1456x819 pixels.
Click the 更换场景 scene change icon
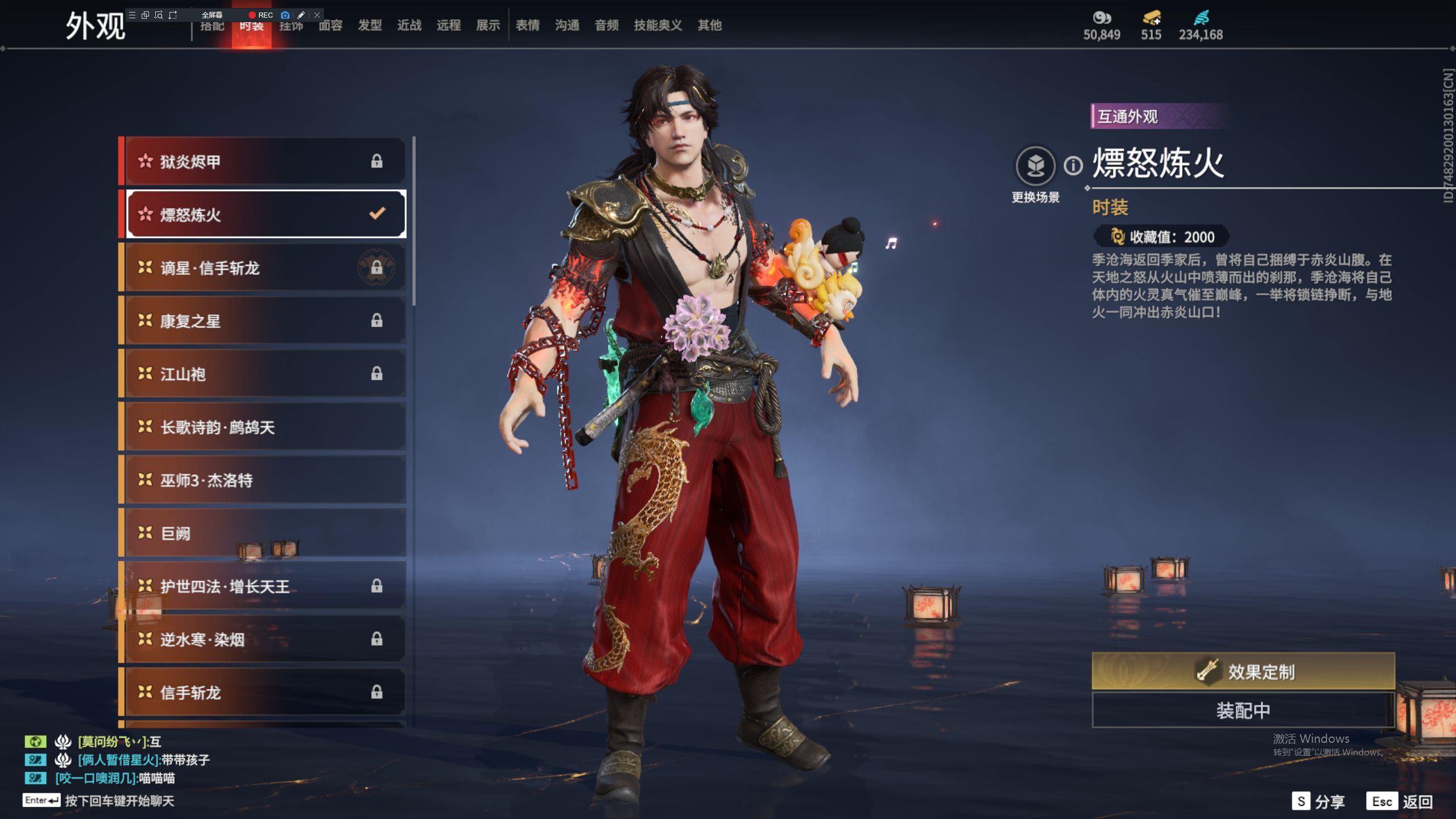(x=1035, y=166)
